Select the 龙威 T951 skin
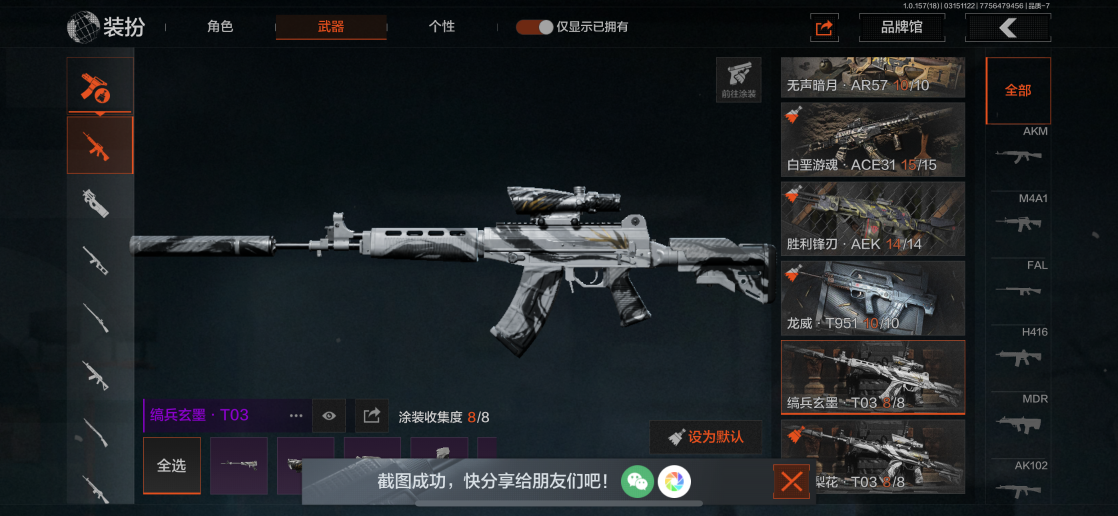The height and width of the screenshot is (516, 1118). point(872,297)
